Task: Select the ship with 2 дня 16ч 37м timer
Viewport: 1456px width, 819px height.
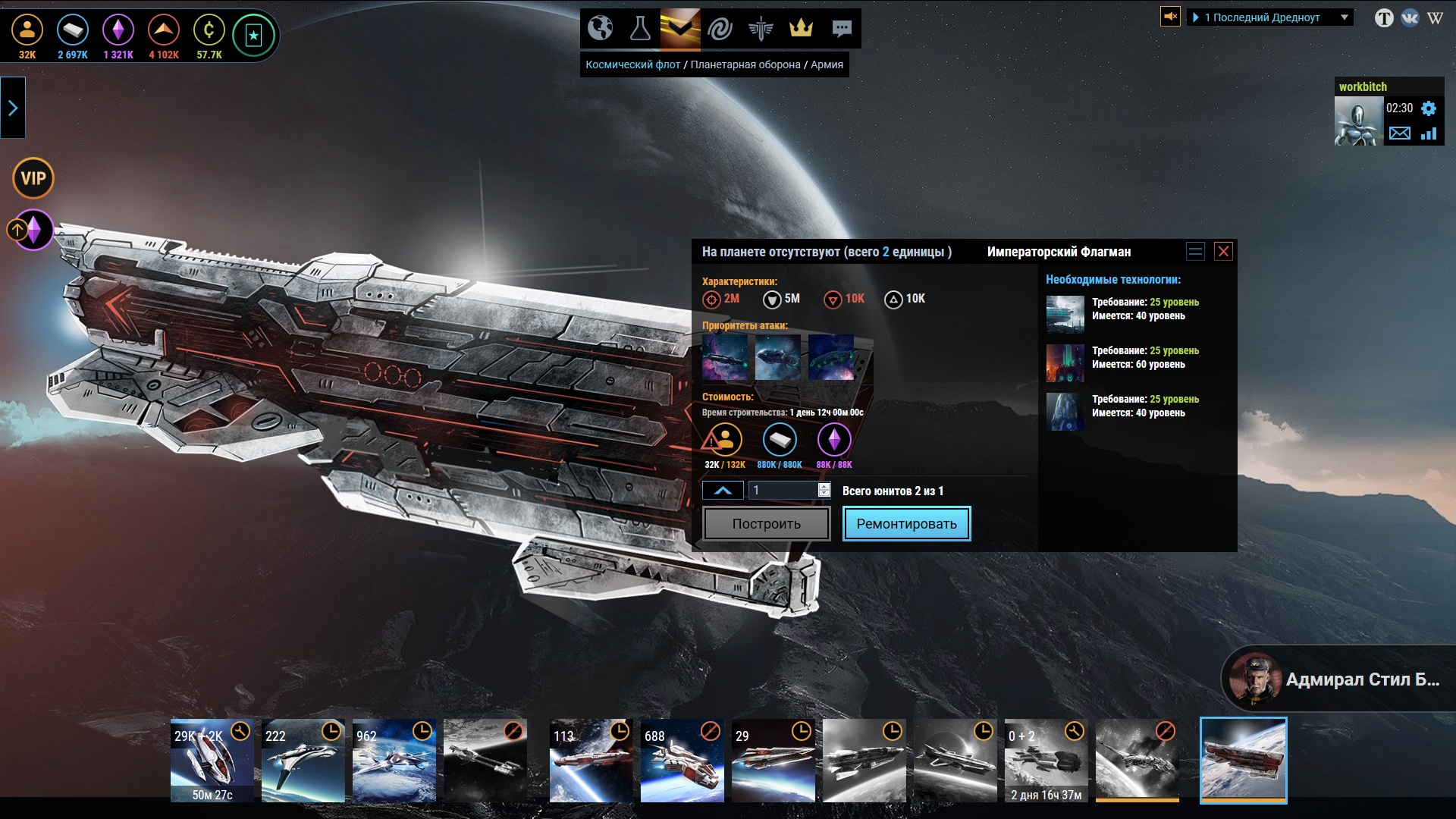Action: [1046, 761]
